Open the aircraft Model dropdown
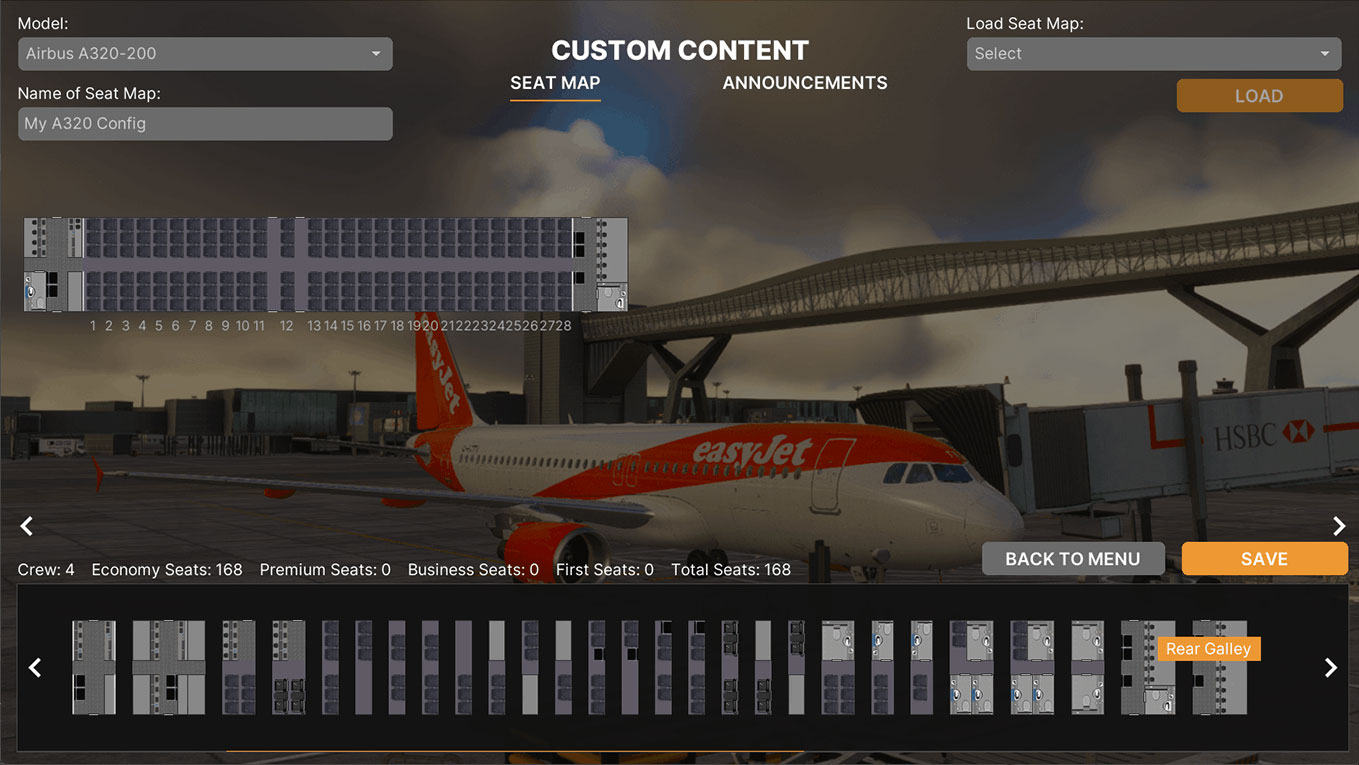1359x765 pixels. (x=205, y=54)
